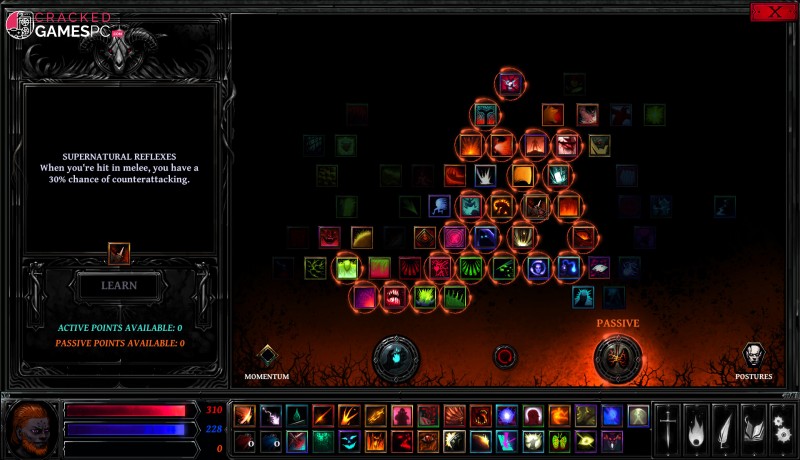Open the Momentum panel
This screenshot has width=800, height=460.
[x=267, y=357]
